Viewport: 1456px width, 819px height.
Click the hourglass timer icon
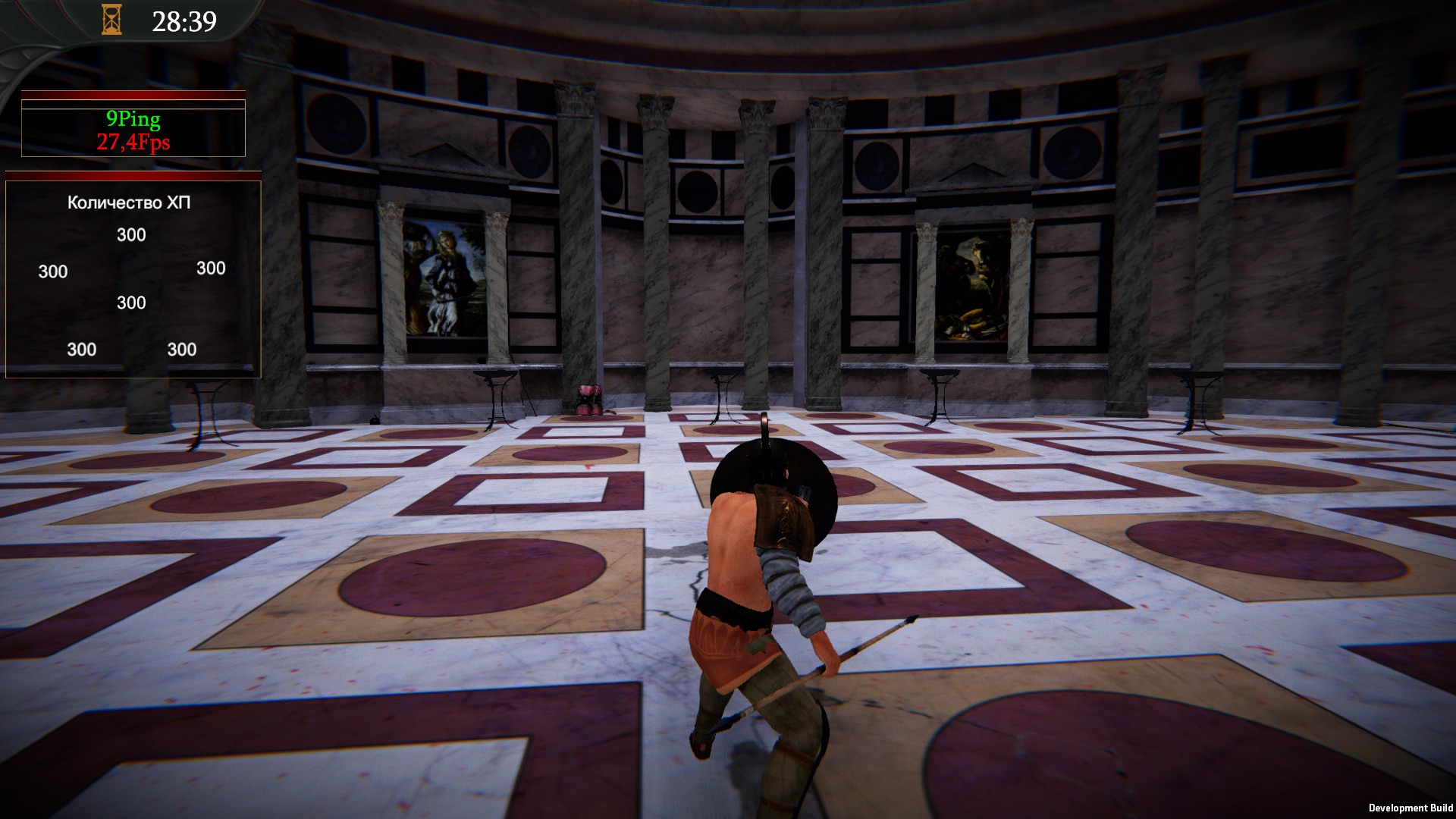click(x=112, y=20)
